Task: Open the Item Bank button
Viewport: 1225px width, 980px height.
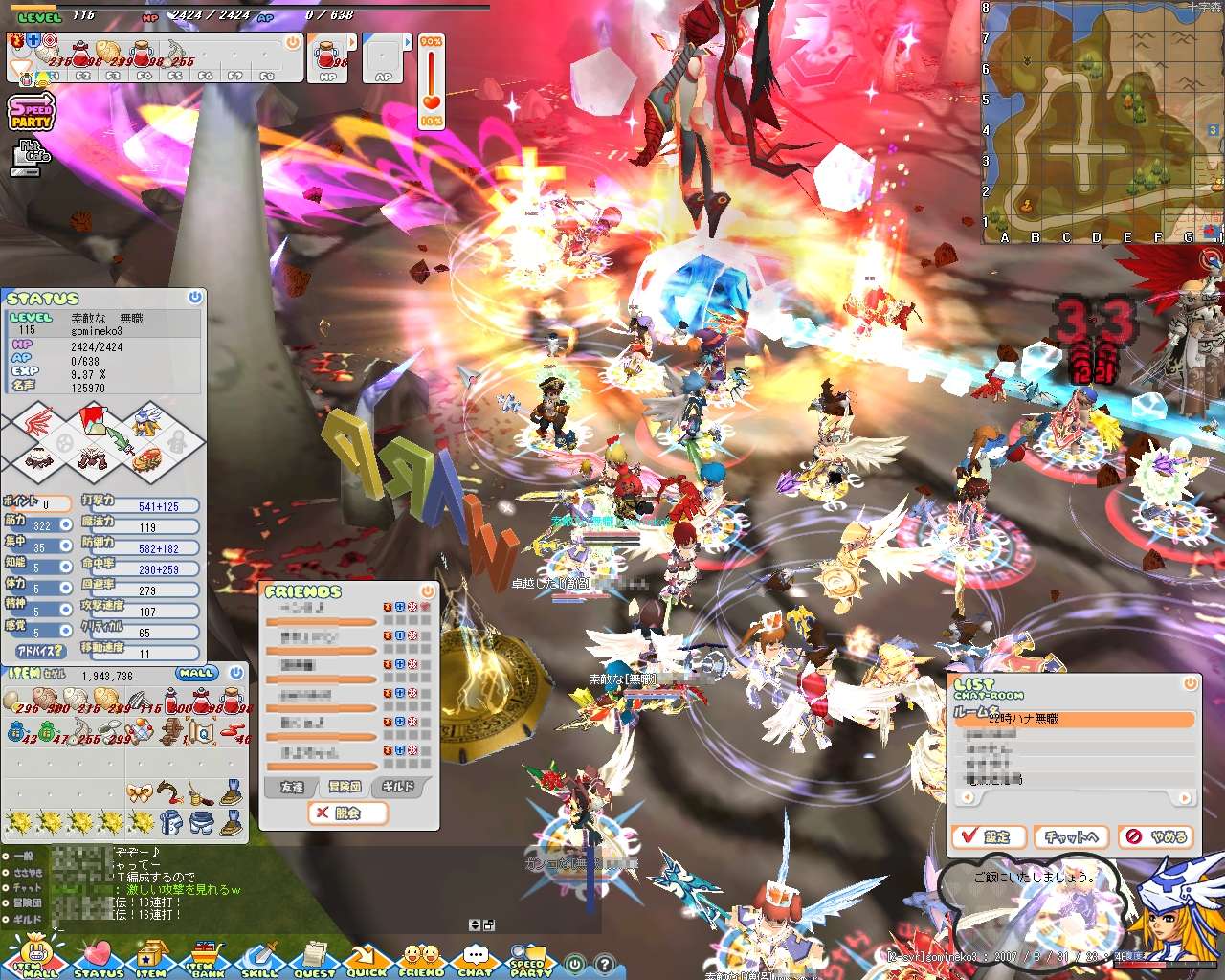Action: (x=205, y=958)
